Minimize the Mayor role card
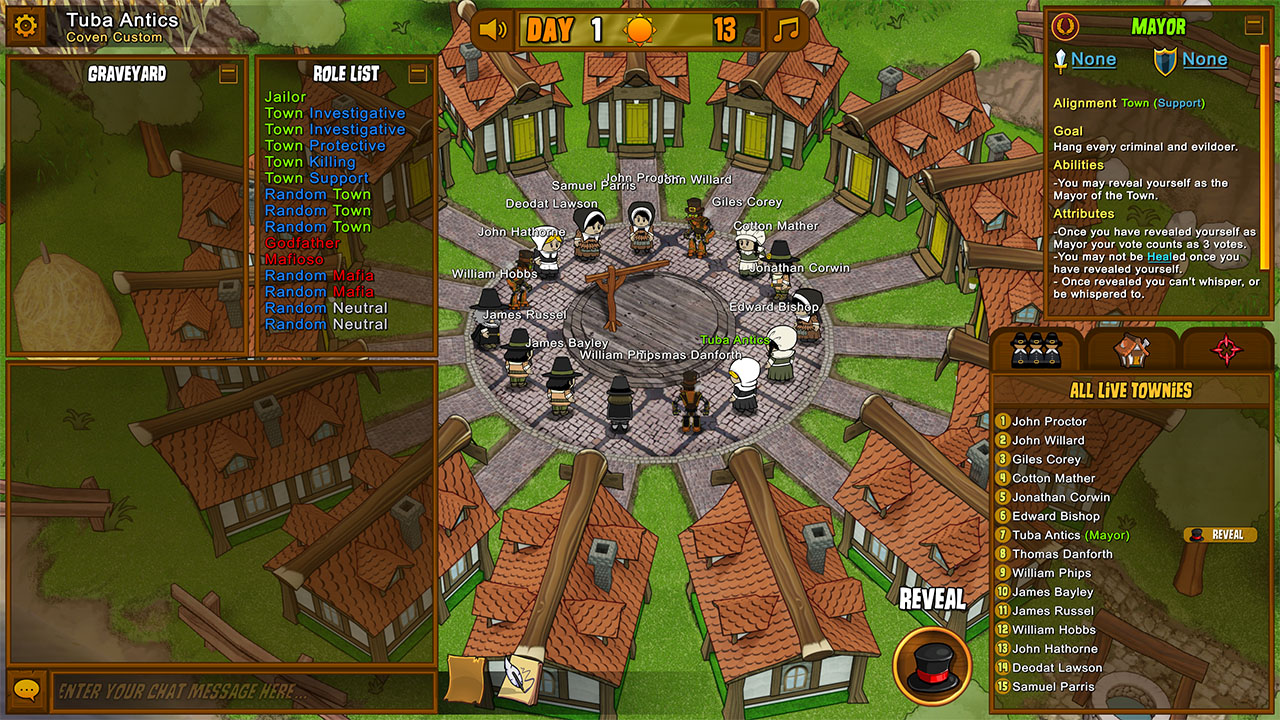The width and height of the screenshot is (1280, 720). (x=1253, y=26)
